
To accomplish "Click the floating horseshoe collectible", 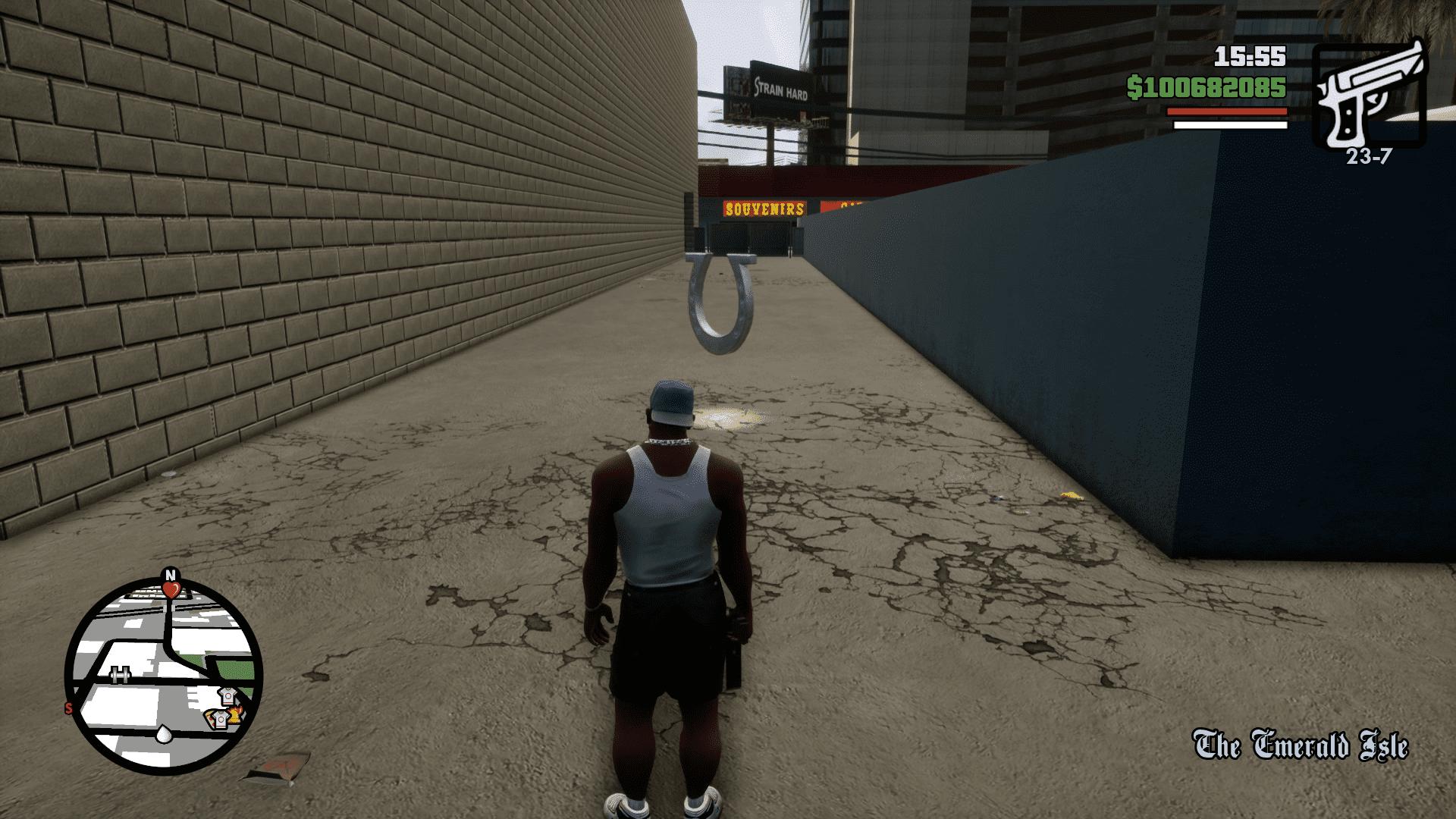I will tap(720, 303).
